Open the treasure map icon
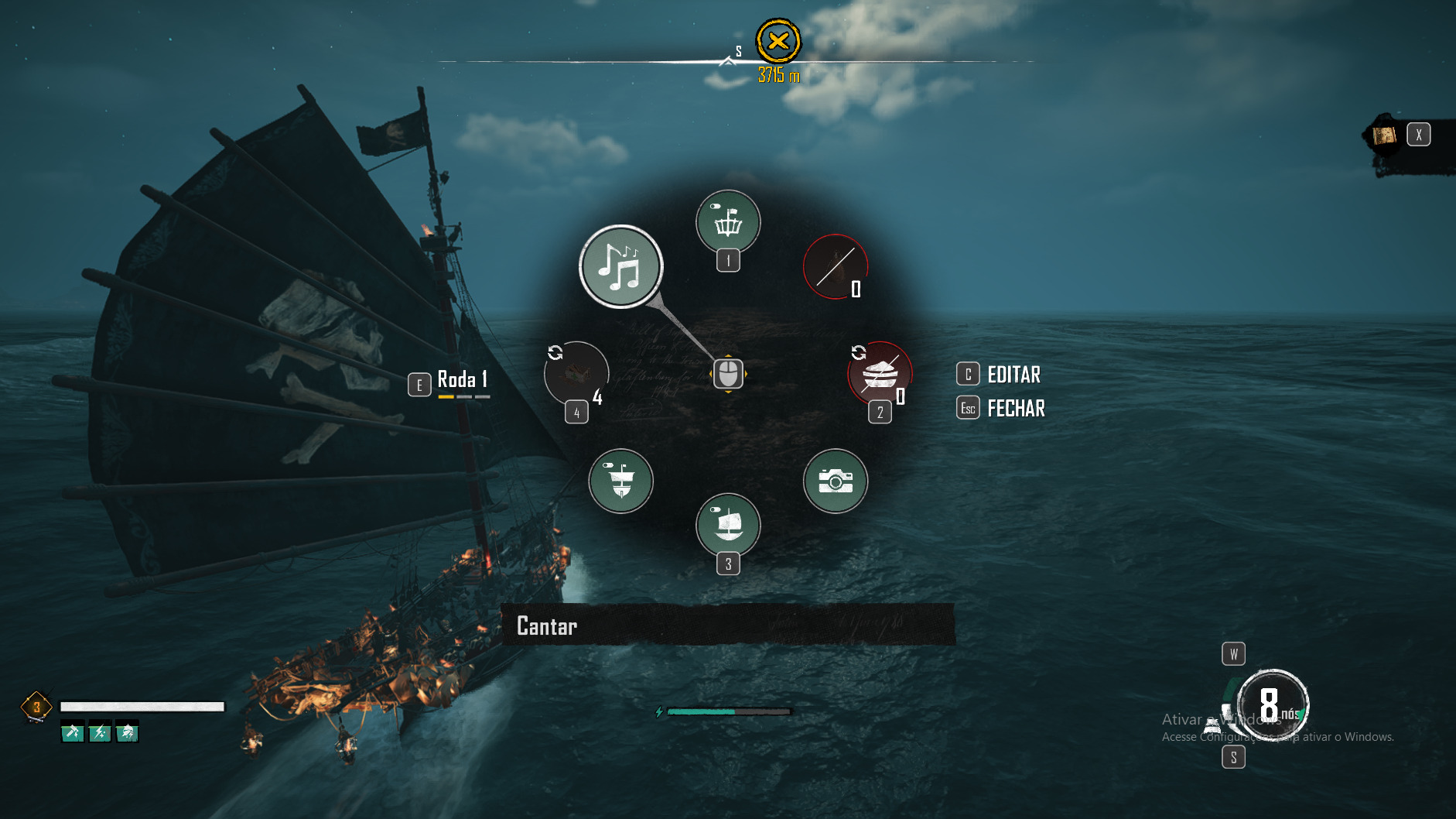1456x819 pixels. pos(1384,135)
